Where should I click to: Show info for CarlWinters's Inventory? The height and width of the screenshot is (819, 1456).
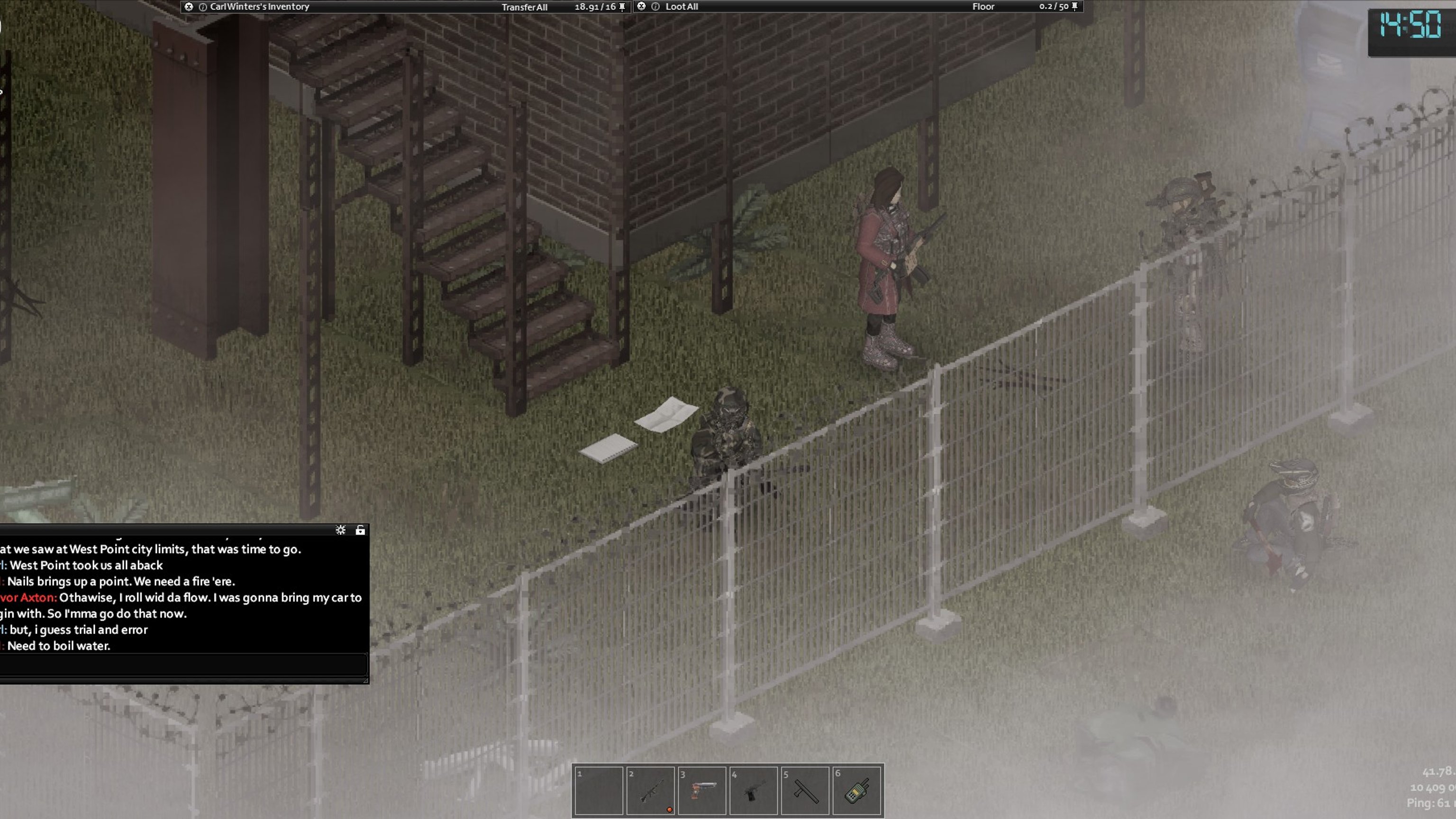[x=203, y=7]
